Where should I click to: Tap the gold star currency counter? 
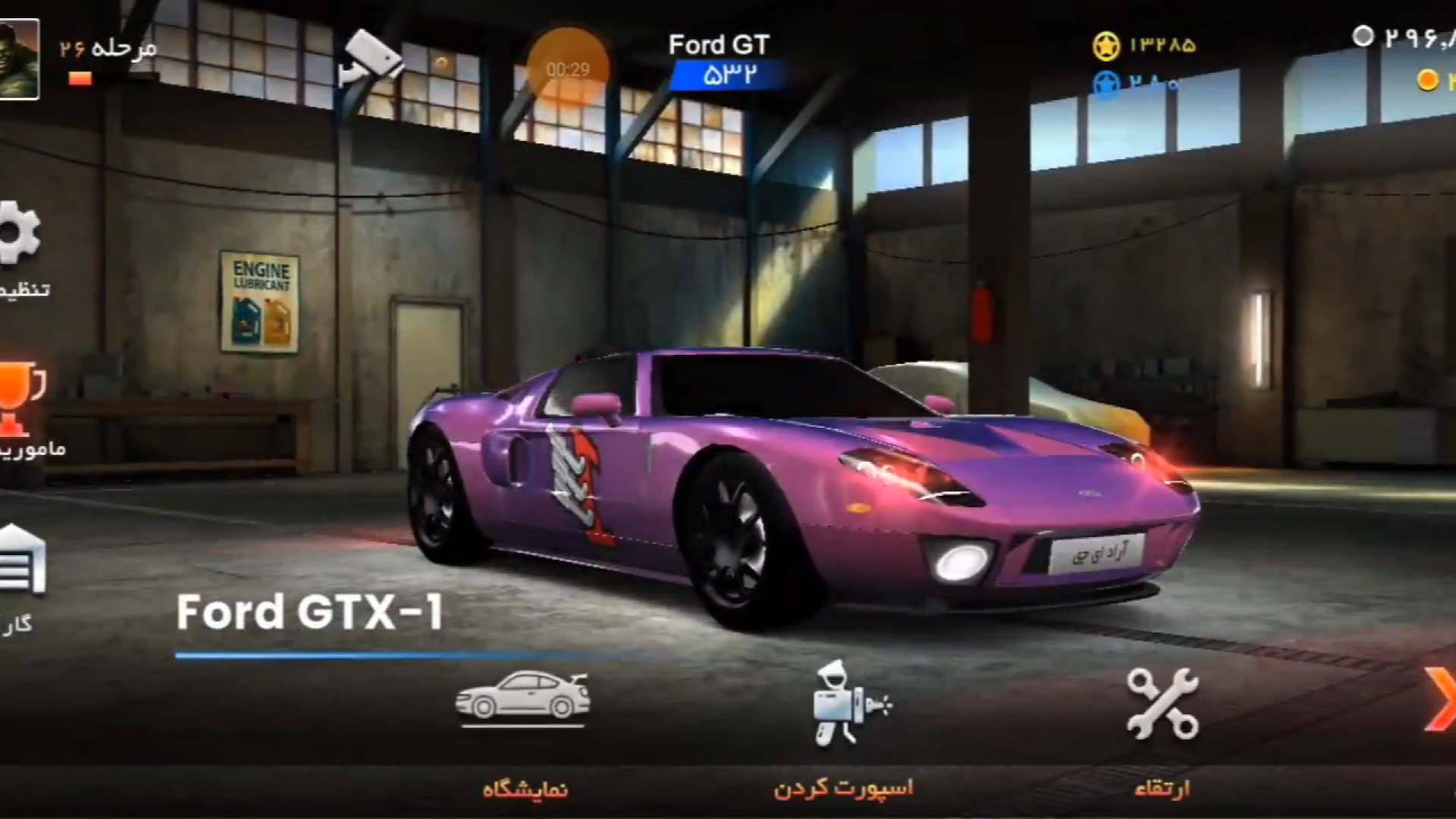pos(1145,45)
